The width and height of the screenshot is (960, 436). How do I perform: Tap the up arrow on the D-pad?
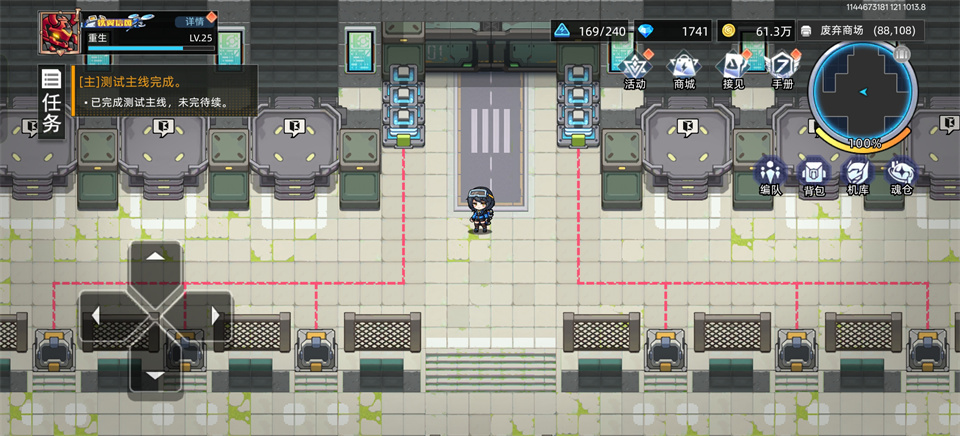coord(154,259)
